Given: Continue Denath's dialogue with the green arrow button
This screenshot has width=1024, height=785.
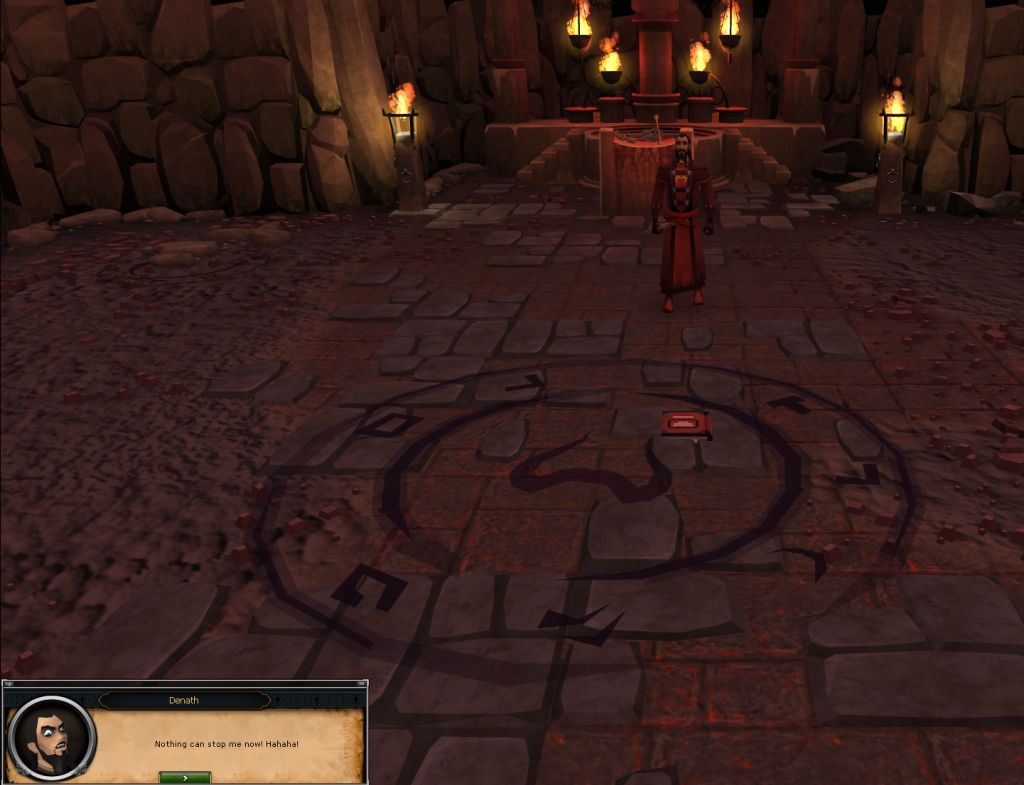Looking at the screenshot, I should click(185, 777).
